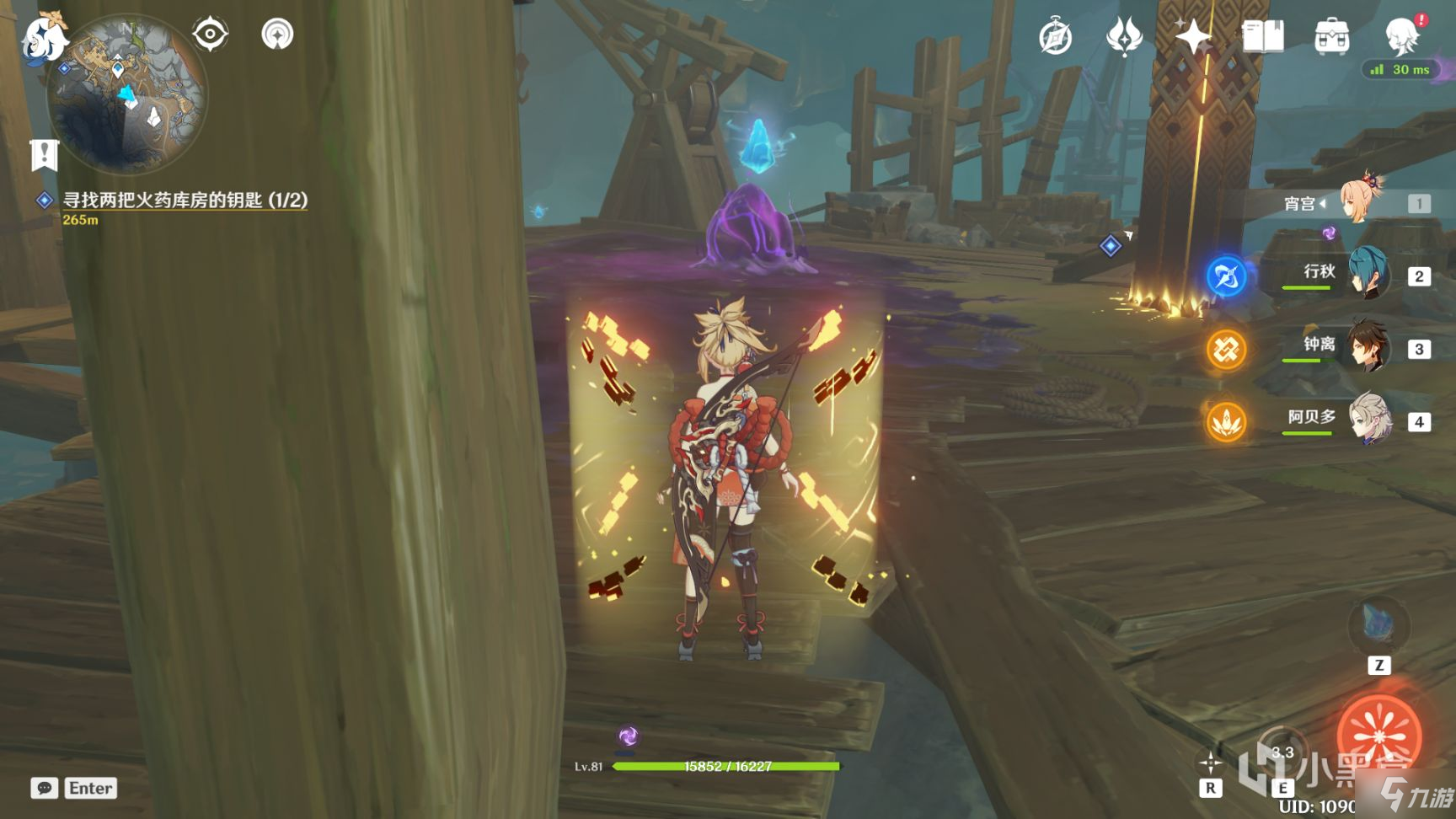Select the tracked gunpowder storeroom key quest
This screenshot has height=819, width=1456.
point(185,201)
